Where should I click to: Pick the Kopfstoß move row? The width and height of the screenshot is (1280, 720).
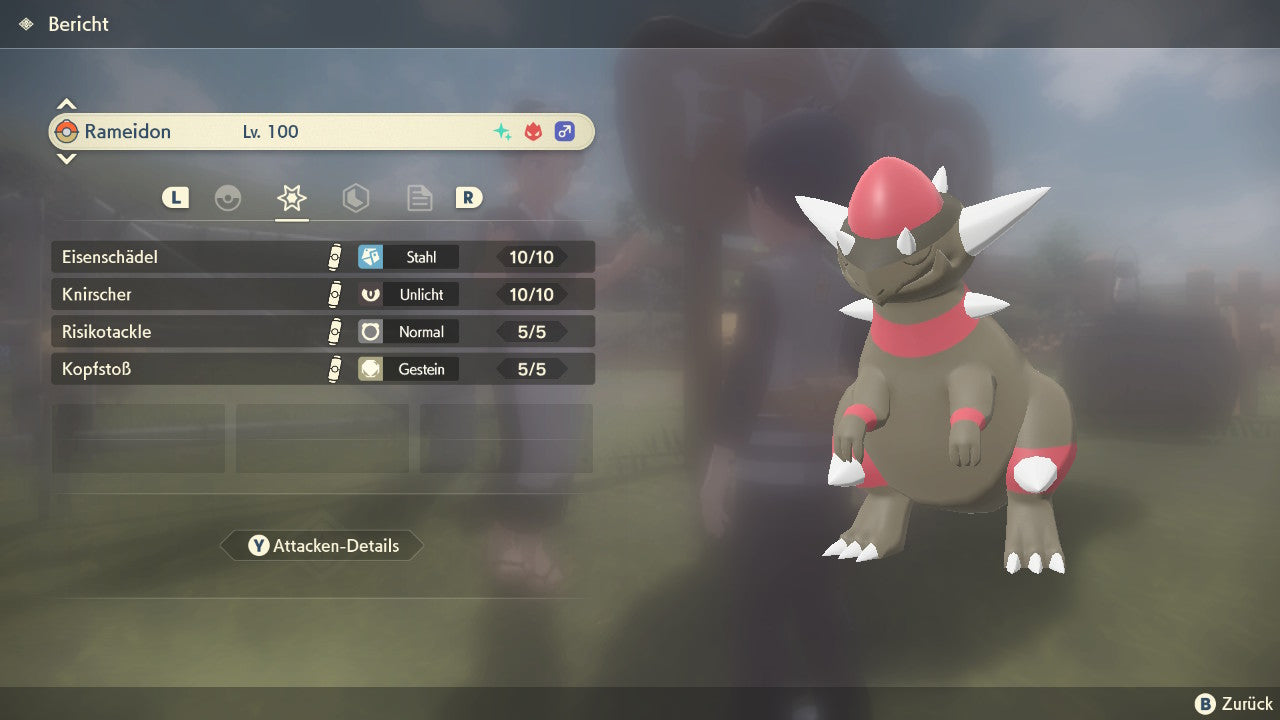tap(322, 369)
